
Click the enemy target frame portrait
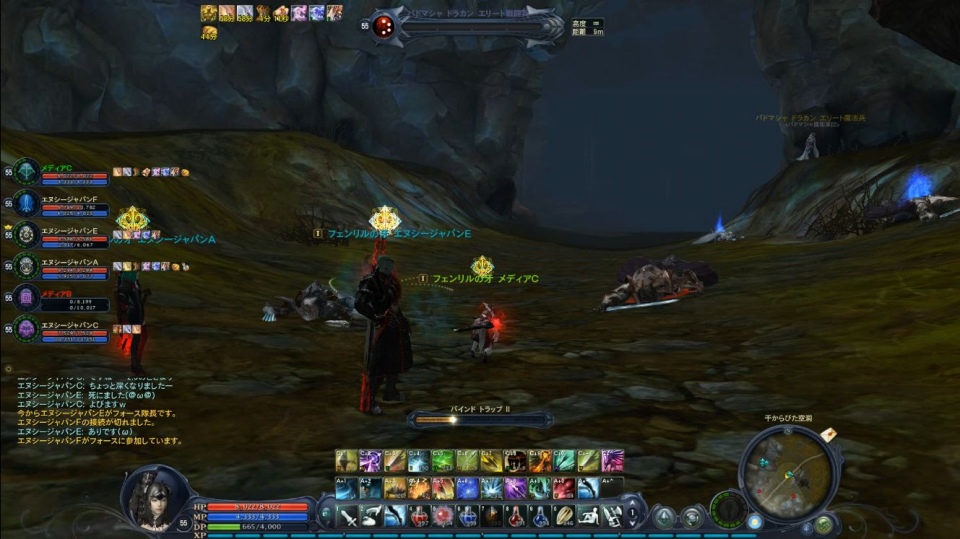tap(383, 28)
